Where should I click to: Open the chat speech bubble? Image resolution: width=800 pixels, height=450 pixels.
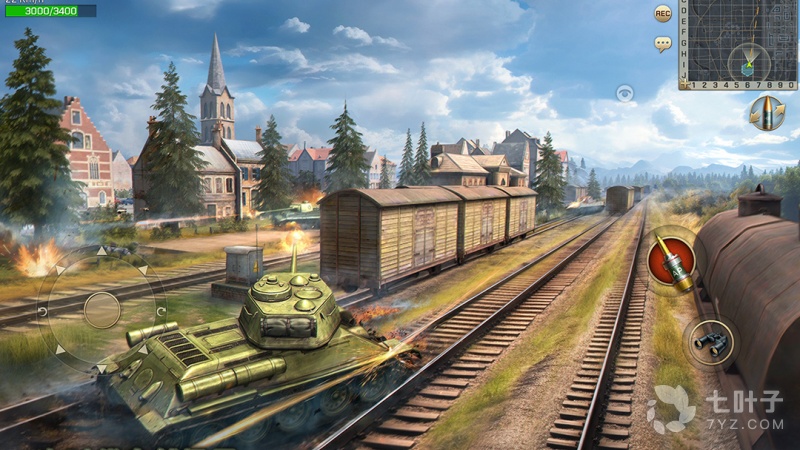tap(662, 44)
